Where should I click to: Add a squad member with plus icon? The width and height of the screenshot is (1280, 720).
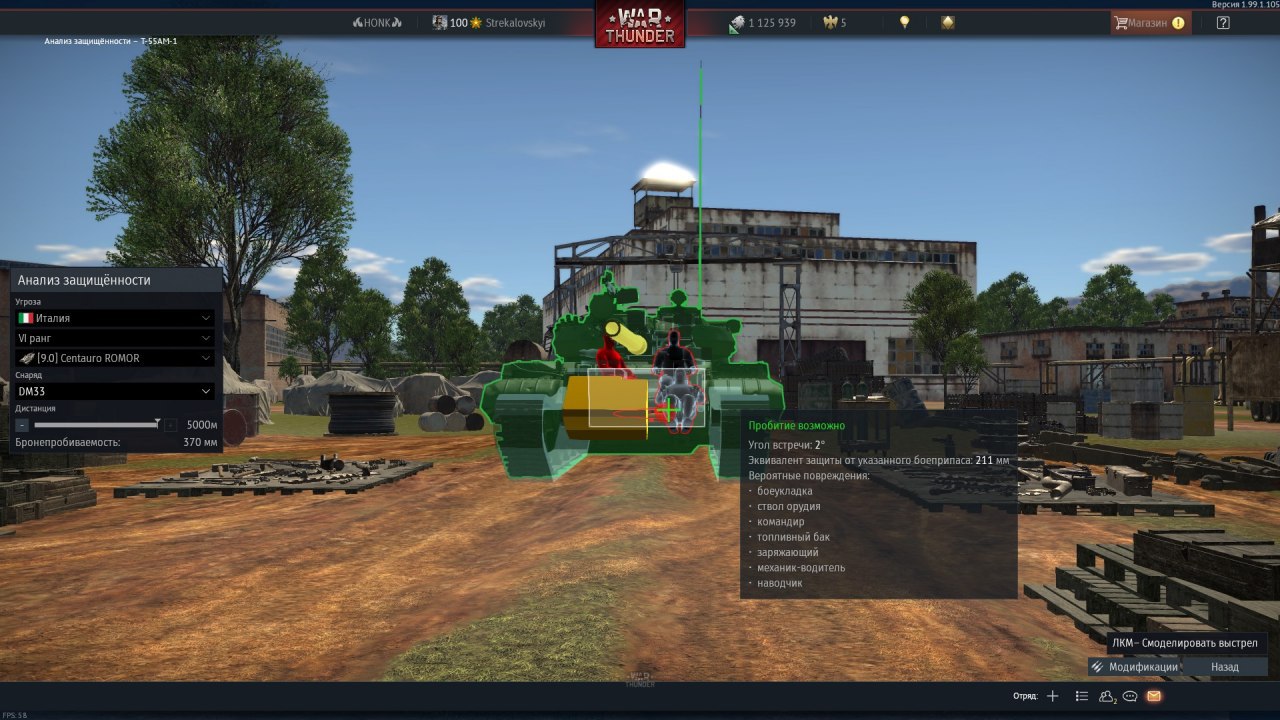tap(1052, 696)
